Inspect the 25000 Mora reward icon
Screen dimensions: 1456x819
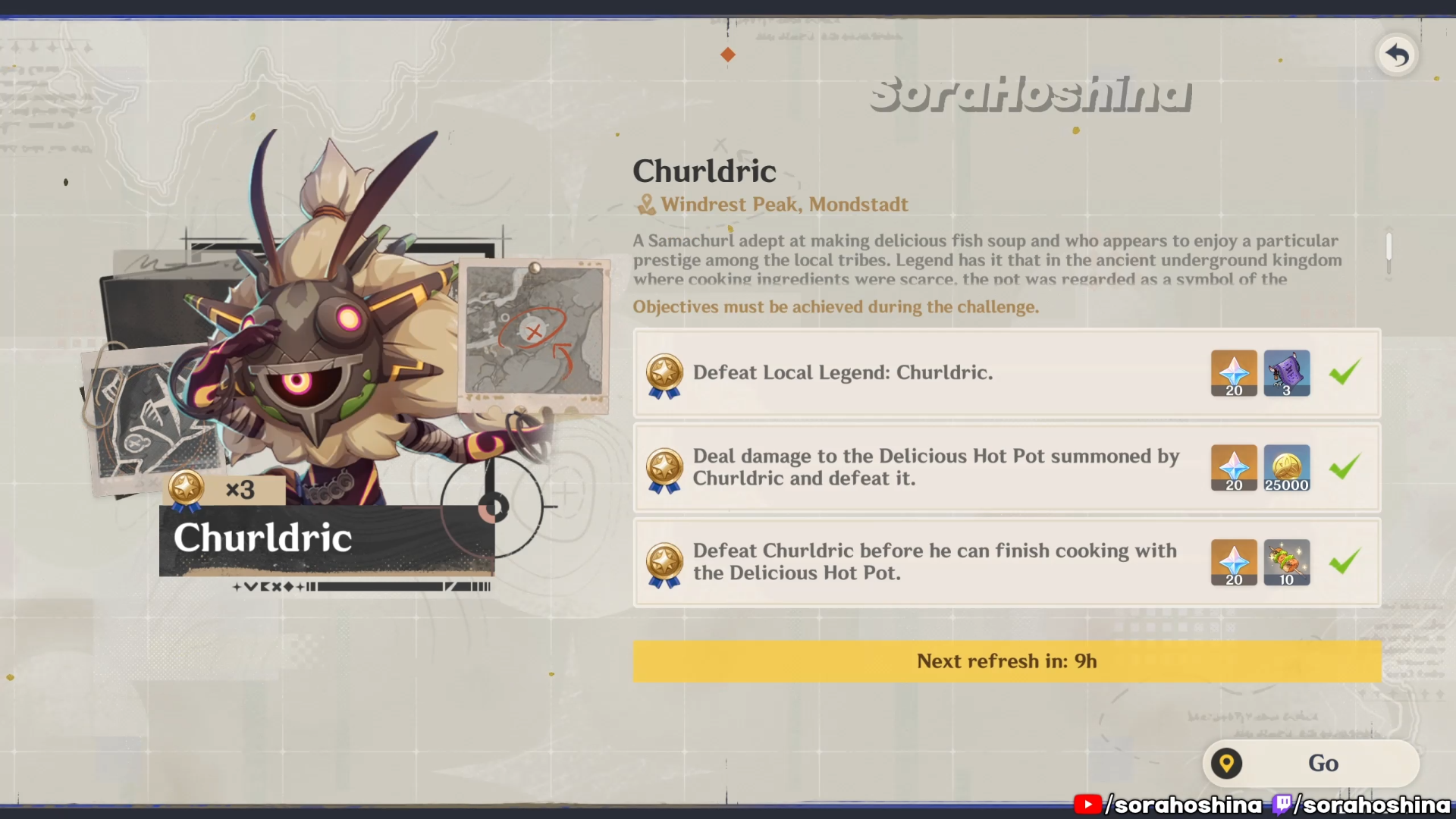[1287, 467]
